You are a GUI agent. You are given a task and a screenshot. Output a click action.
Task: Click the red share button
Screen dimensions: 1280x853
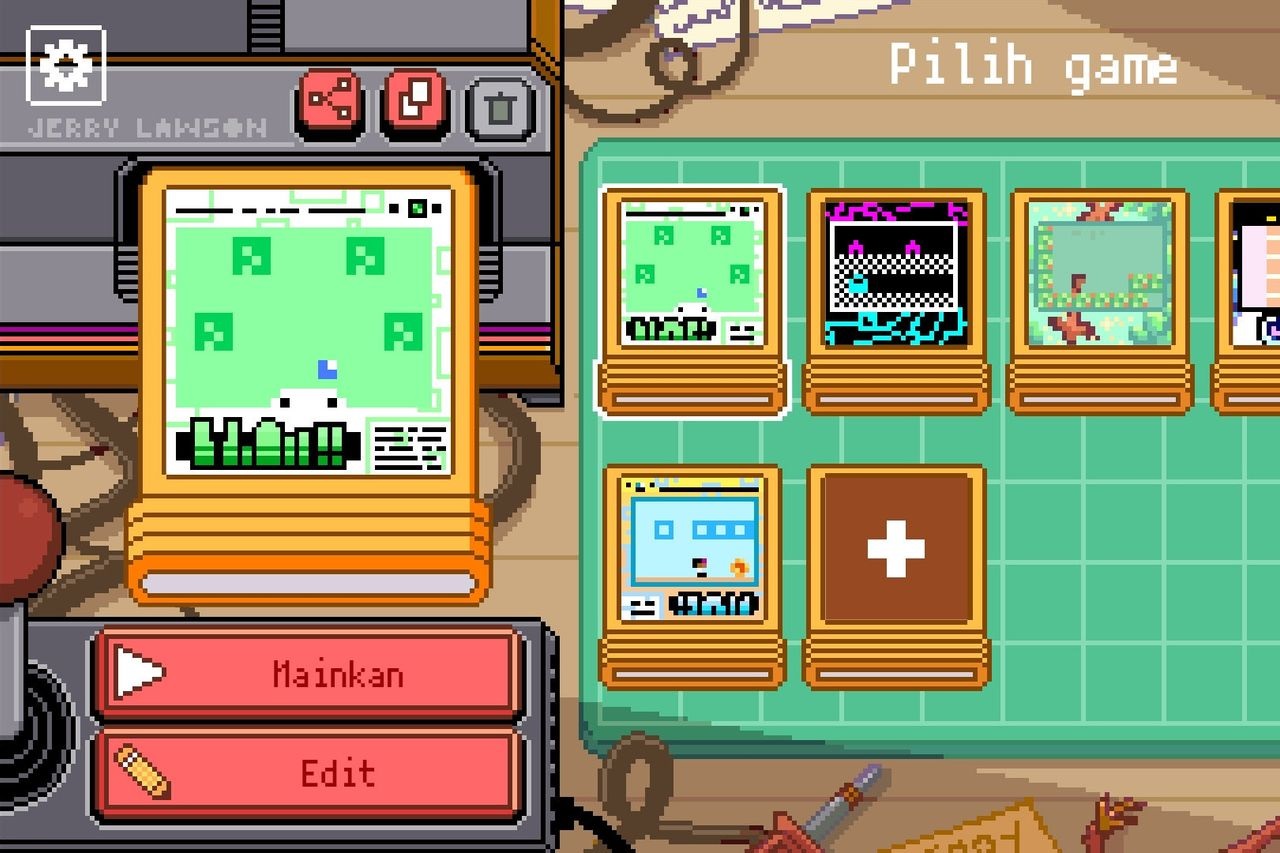click(329, 101)
